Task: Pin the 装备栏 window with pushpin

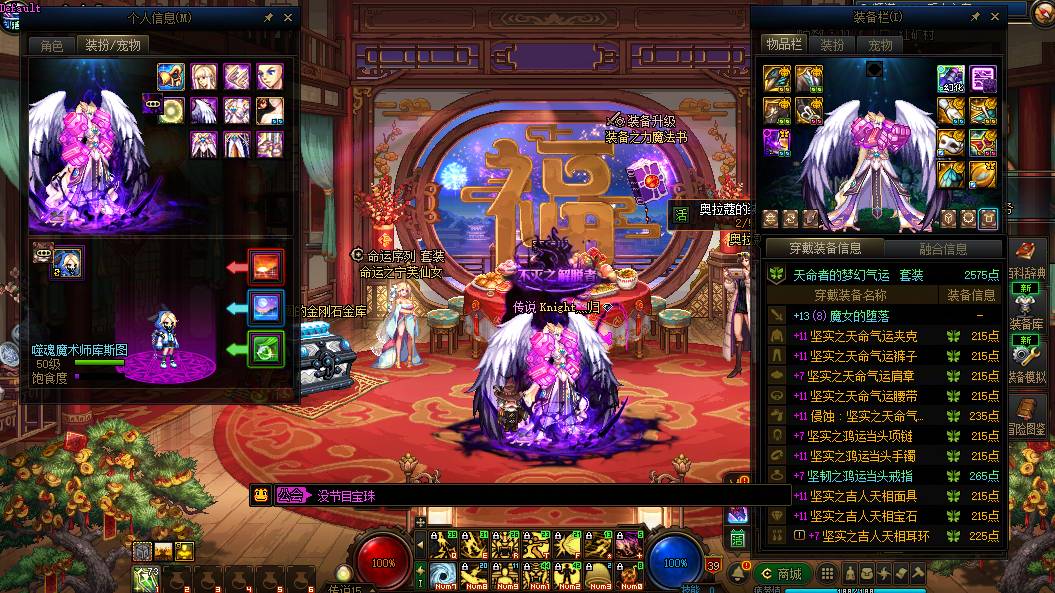Action: (975, 17)
